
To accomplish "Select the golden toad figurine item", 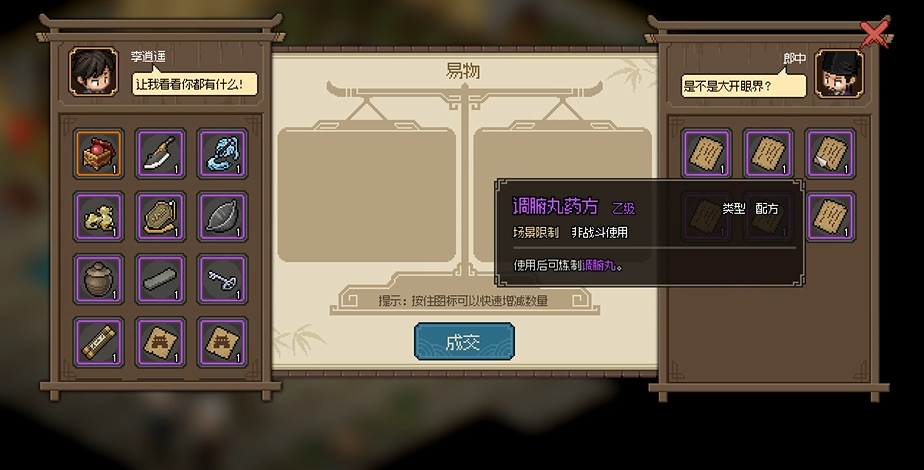I will click(99, 216).
